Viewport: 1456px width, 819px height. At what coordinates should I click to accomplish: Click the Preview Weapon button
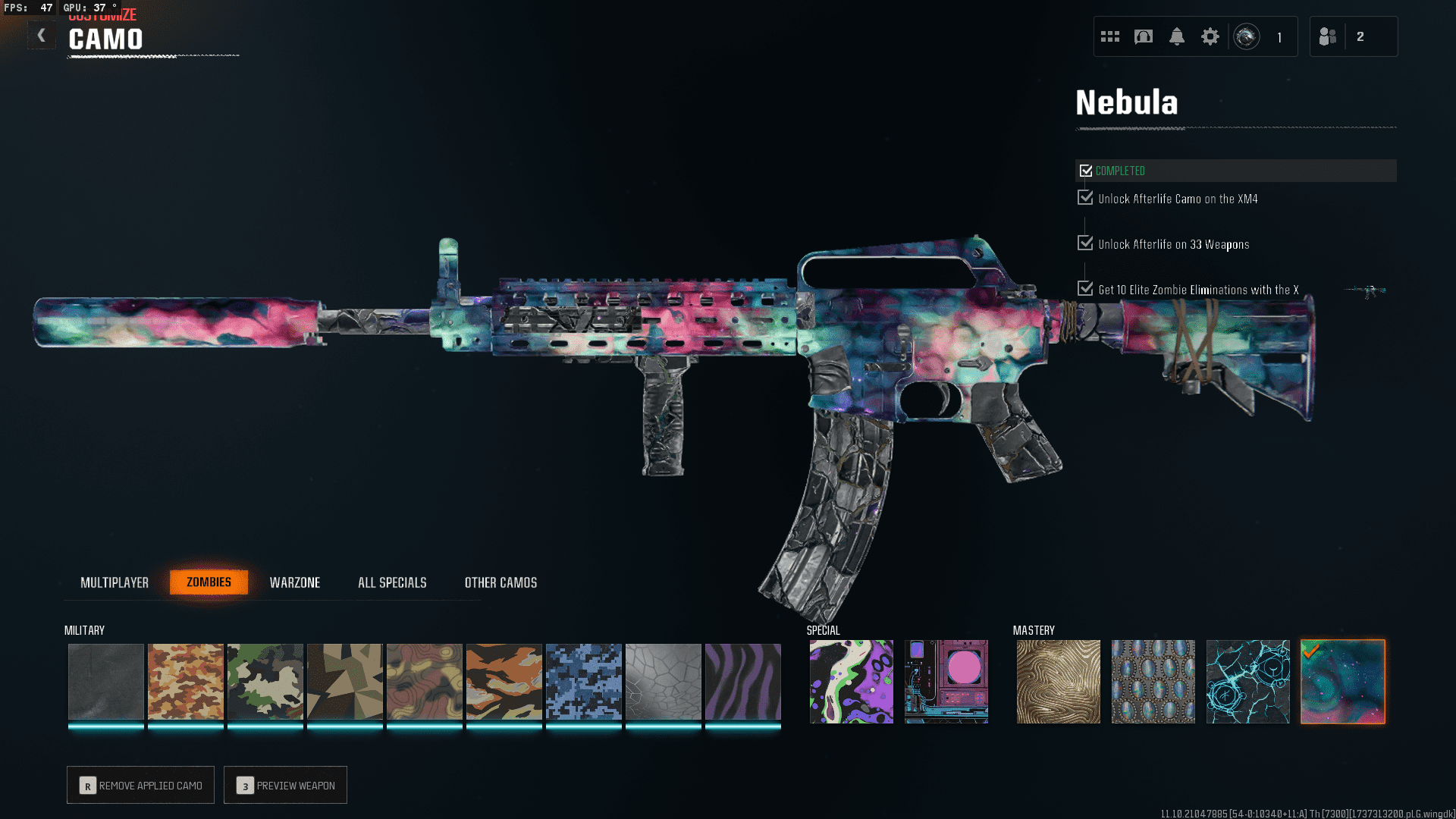[x=286, y=785]
